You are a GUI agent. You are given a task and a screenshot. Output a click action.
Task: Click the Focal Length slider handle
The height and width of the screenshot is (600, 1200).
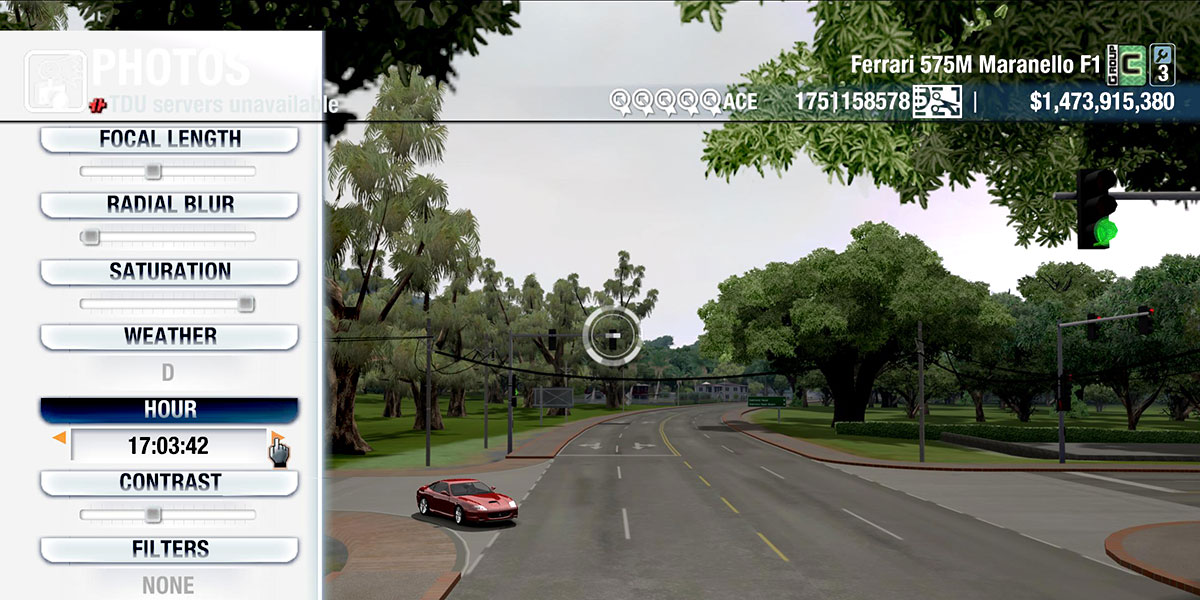click(152, 172)
